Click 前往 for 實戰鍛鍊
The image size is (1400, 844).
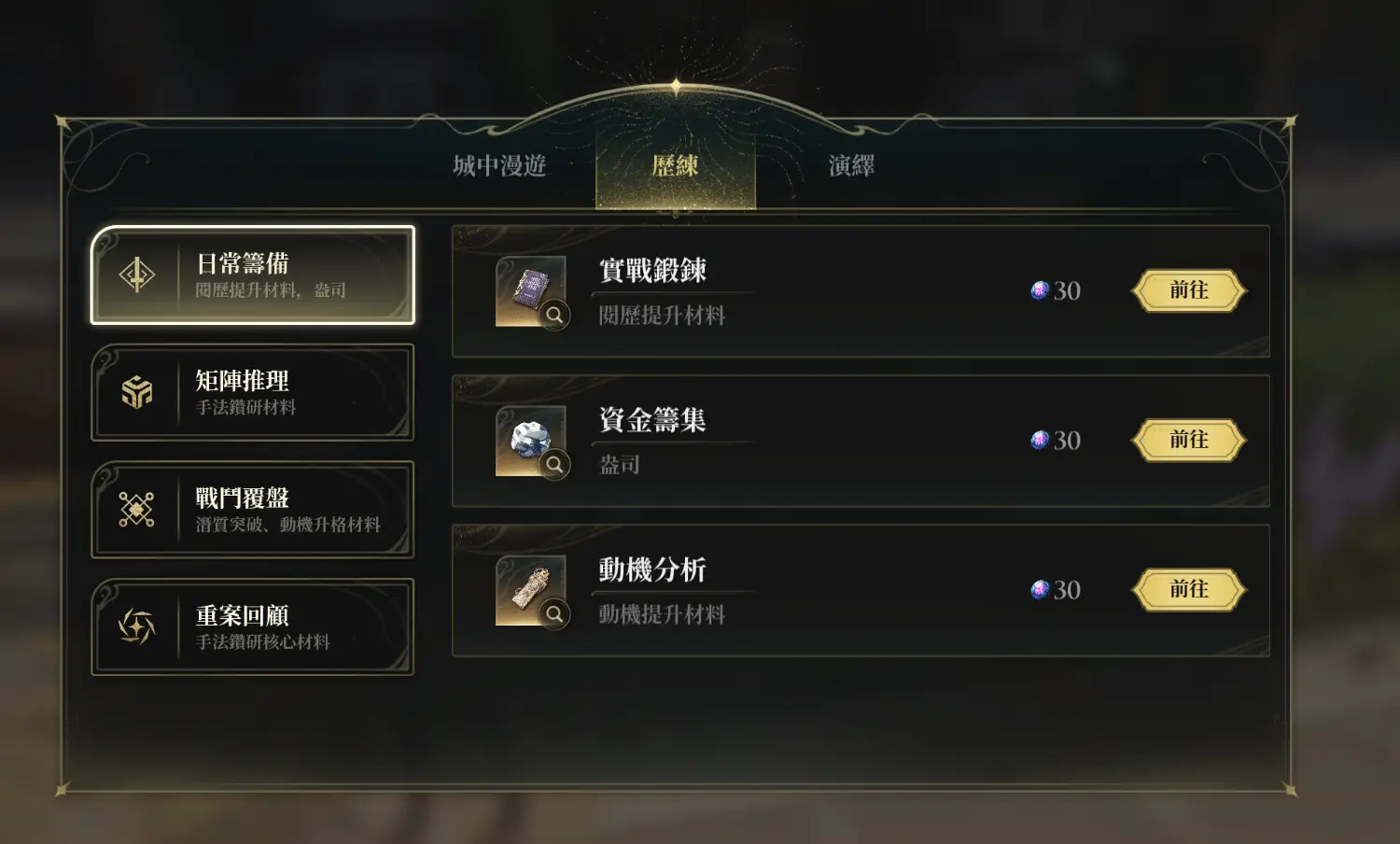coord(1188,290)
